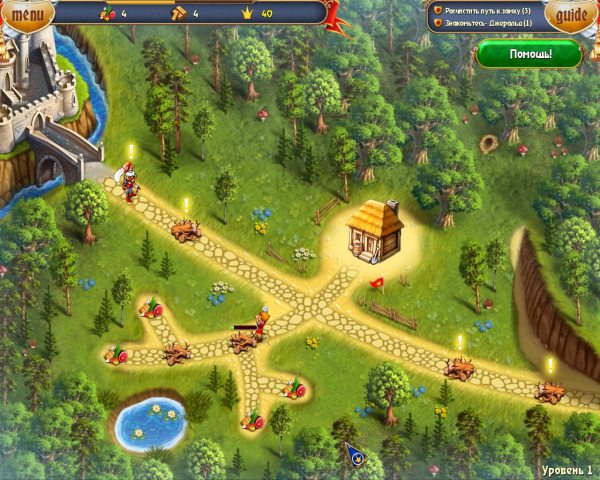Click the green Помощь! button
Image resolution: width=600 pixels, height=480 pixels.
click(x=528, y=53)
